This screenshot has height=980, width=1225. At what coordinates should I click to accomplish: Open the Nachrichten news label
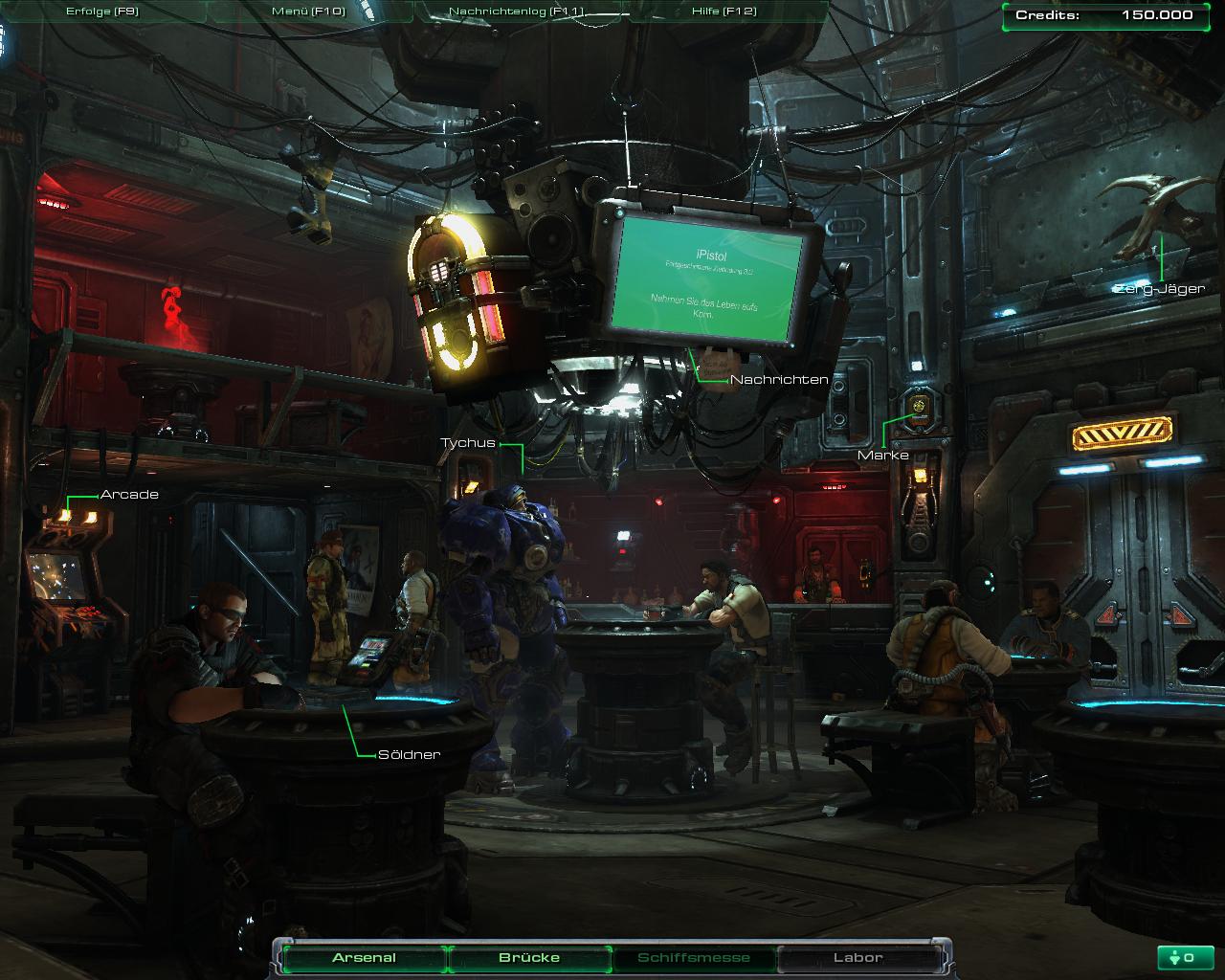[779, 380]
